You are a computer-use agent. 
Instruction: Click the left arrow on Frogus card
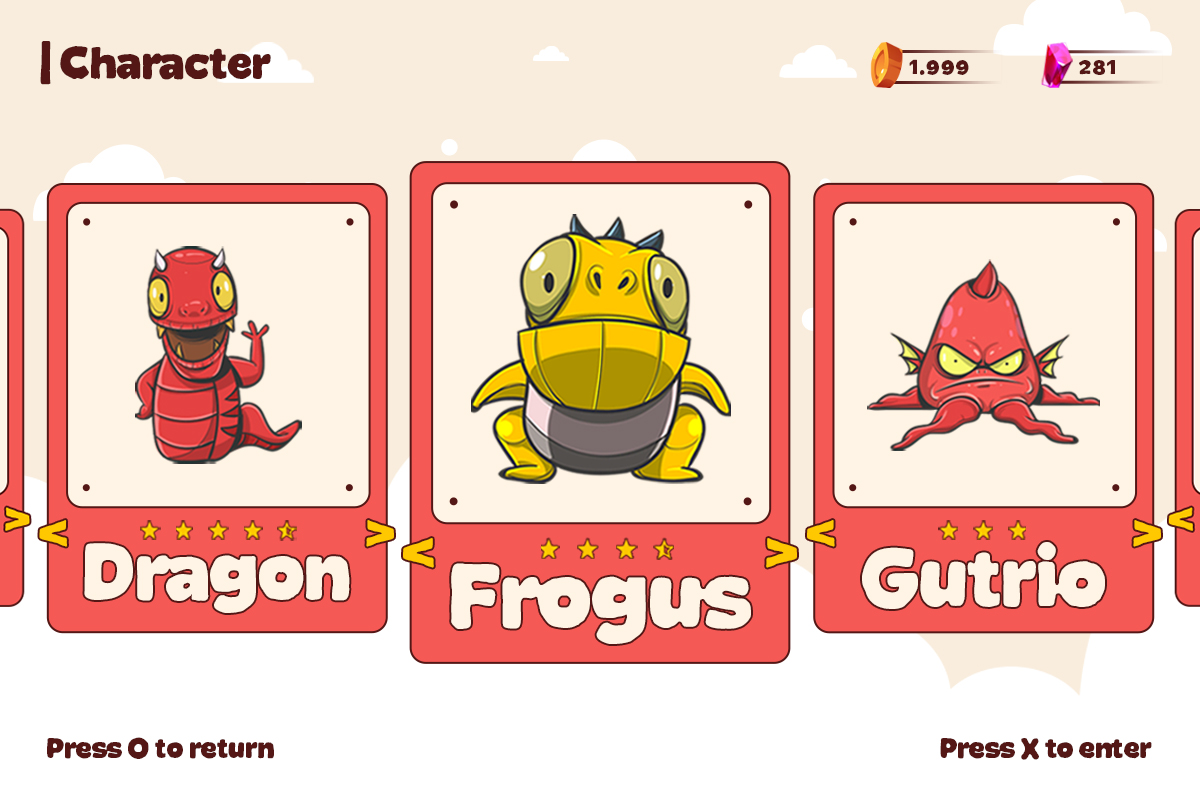pyautogui.click(x=419, y=552)
